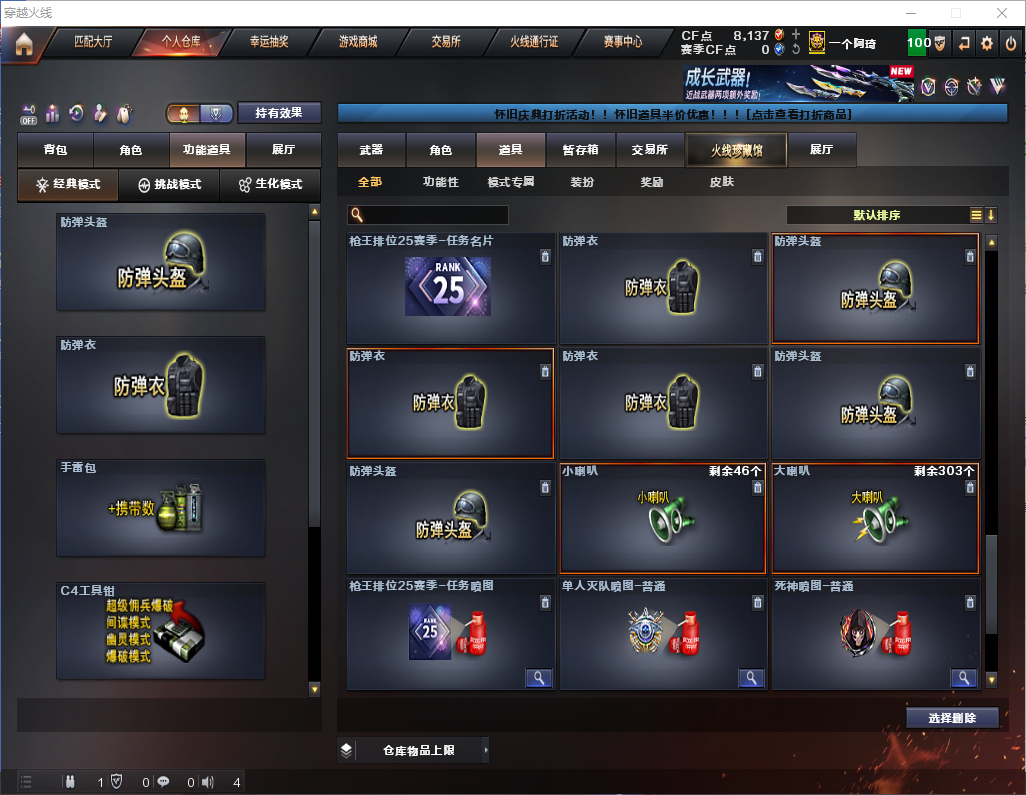The width and height of the screenshot is (1026, 795).
Task: Open the 火线通行证 pass page
Action: pos(534,43)
